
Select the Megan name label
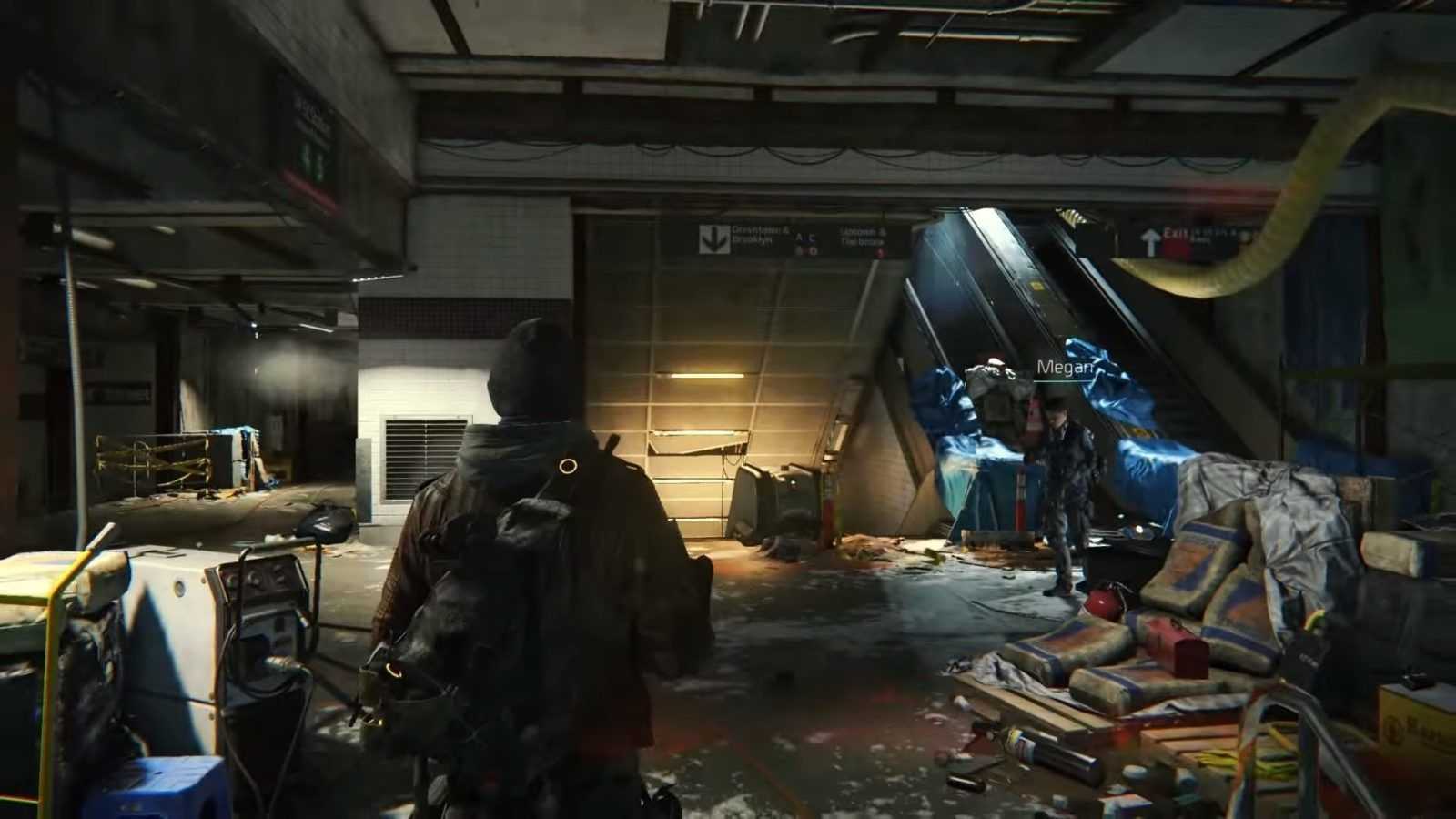coord(1064,368)
